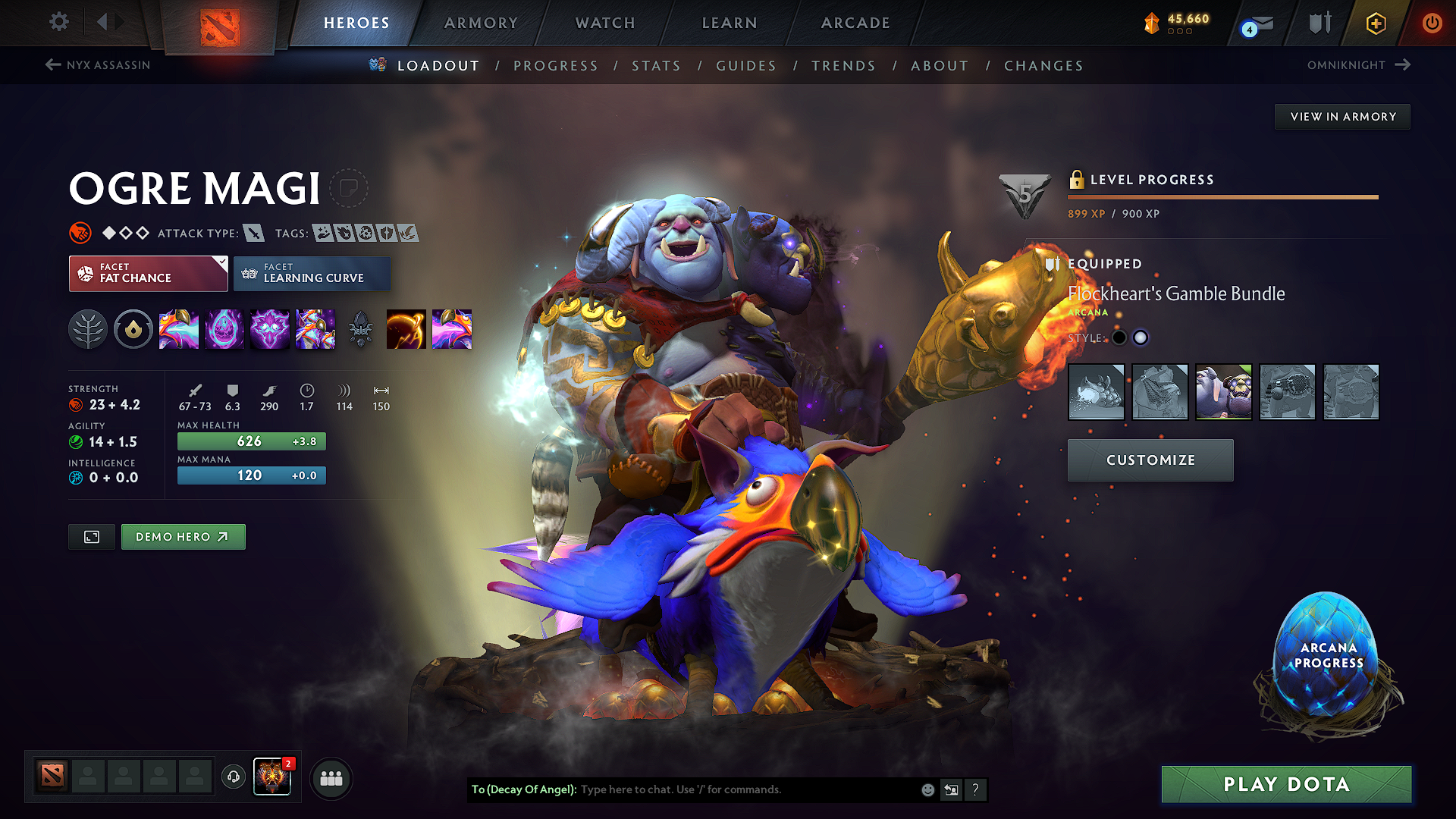This screenshot has height=819, width=1456.
Task: Select the innate ability droplet icon
Action: (x=133, y=329)
